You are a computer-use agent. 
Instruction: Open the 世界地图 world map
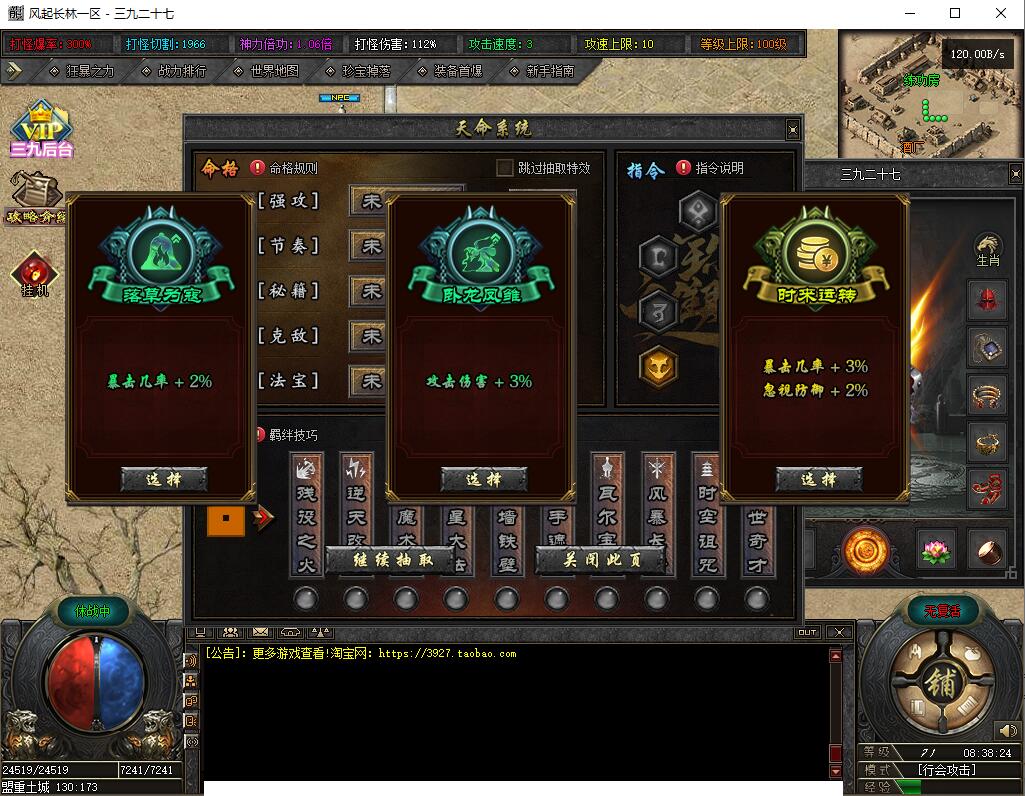(x=266, y=71)
